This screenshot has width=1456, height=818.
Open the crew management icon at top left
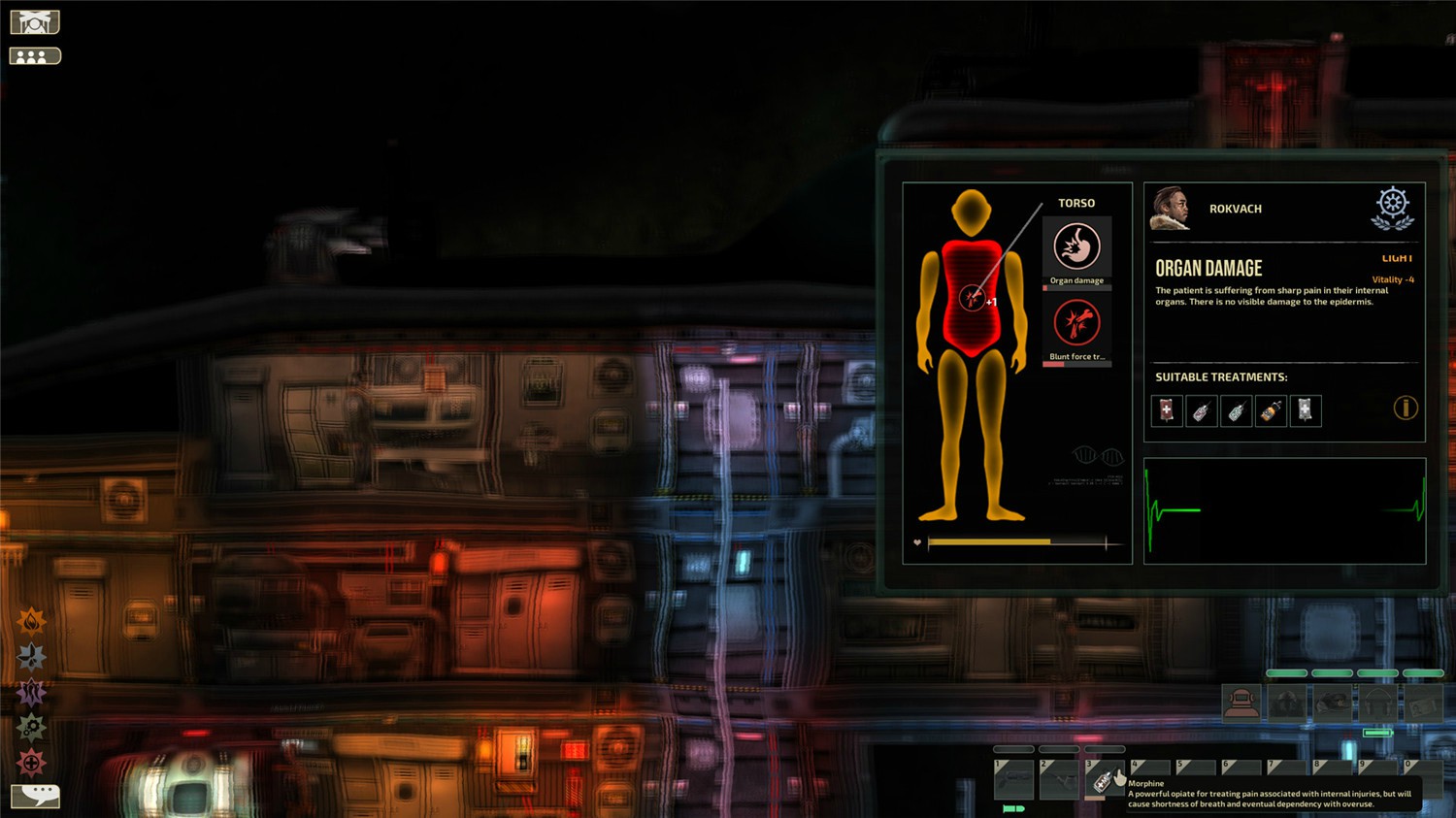34,54
